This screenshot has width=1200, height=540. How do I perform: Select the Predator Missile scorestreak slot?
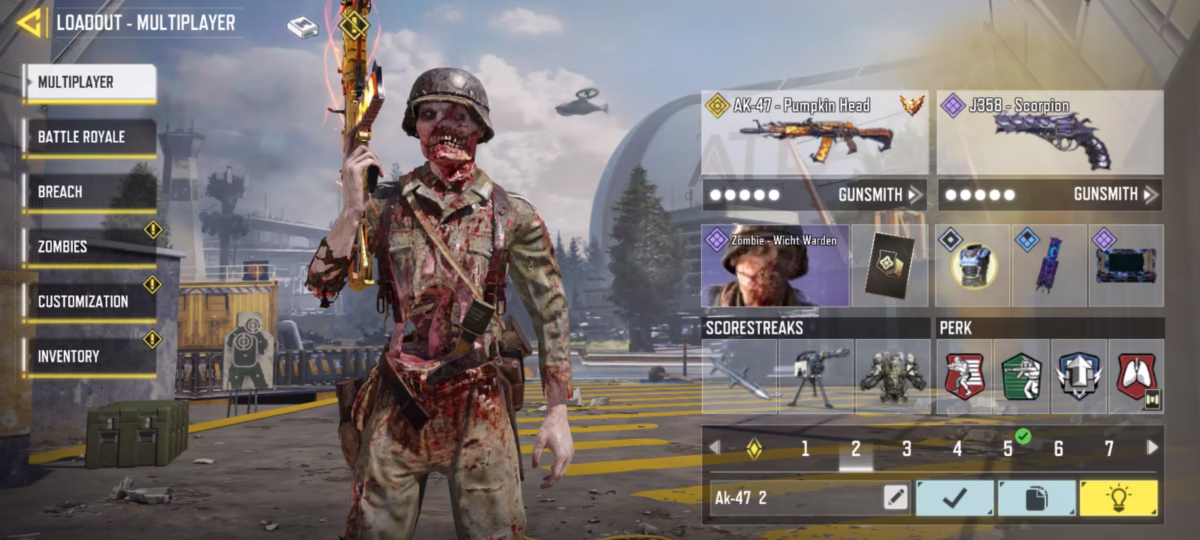pyautogui.click(x=739, y=377)
